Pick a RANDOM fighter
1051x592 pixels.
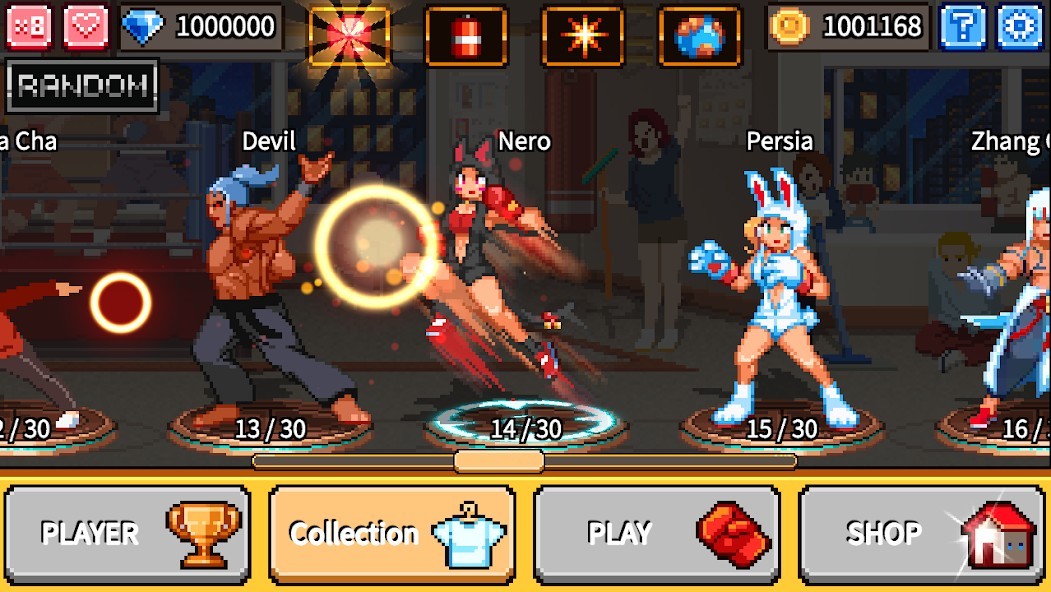point(83,87)
